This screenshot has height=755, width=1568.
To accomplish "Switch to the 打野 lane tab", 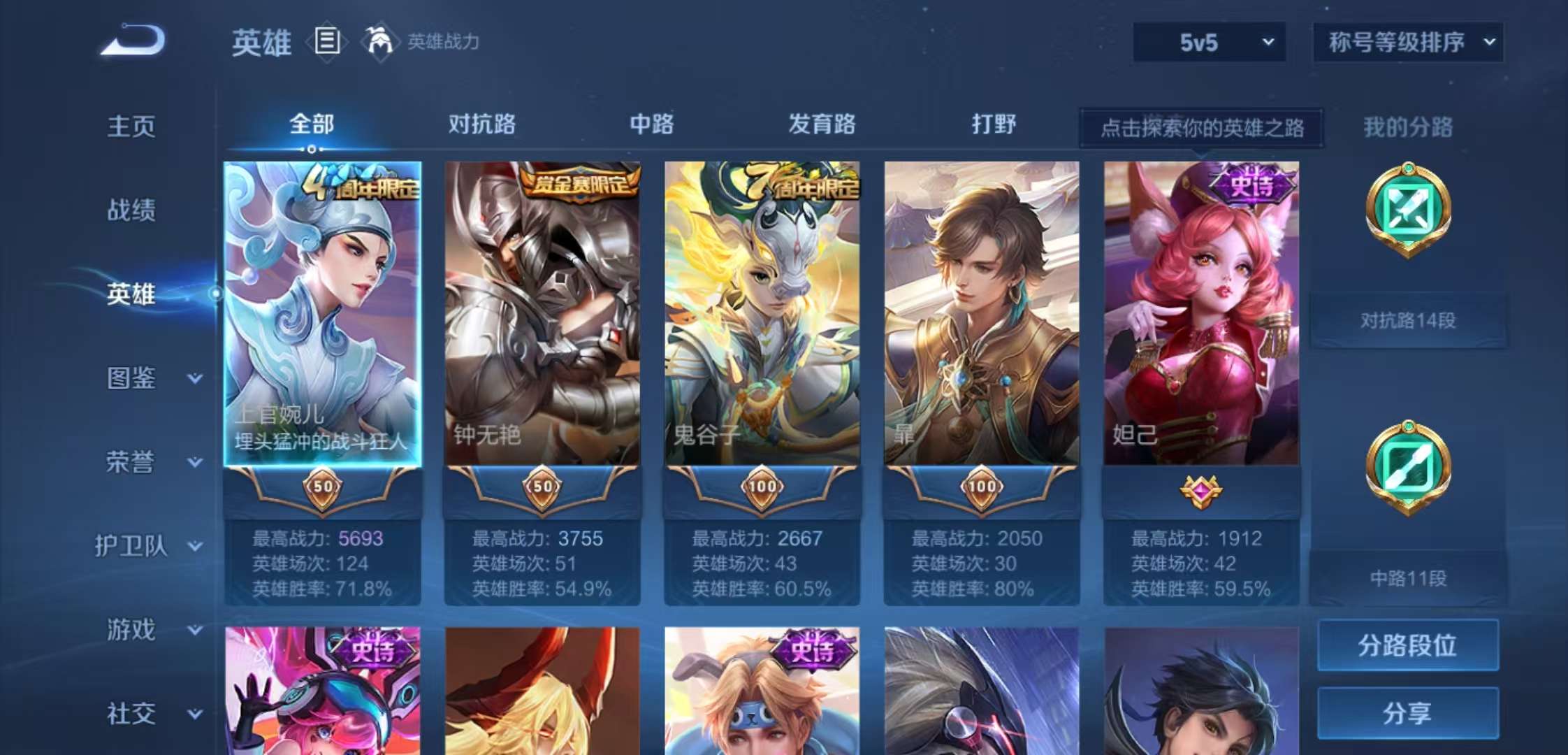I will pos(996,124).
